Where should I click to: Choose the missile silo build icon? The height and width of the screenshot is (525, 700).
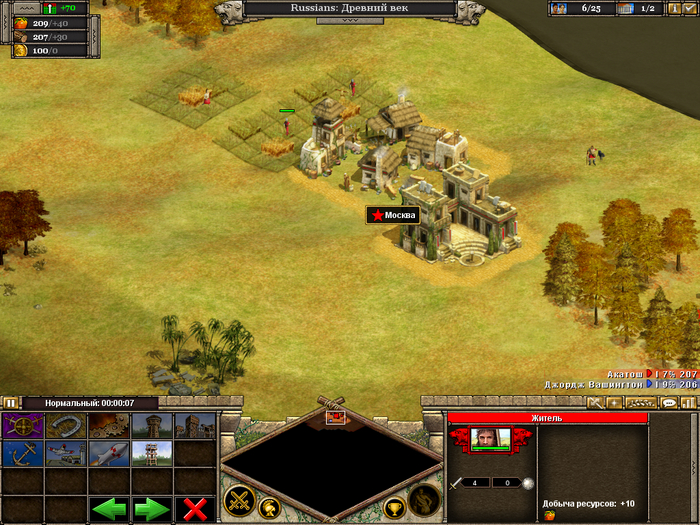click(x=109, y=453)
